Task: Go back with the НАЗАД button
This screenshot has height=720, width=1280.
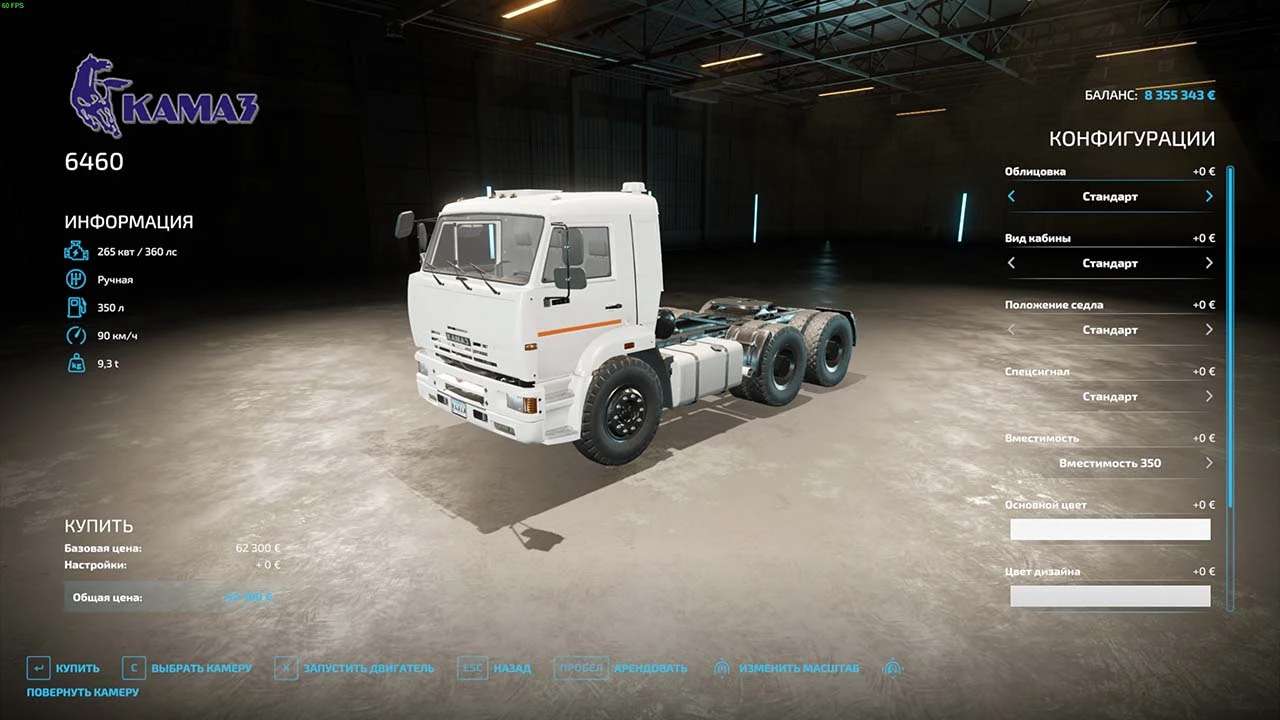Action: [x=496, y=668]
